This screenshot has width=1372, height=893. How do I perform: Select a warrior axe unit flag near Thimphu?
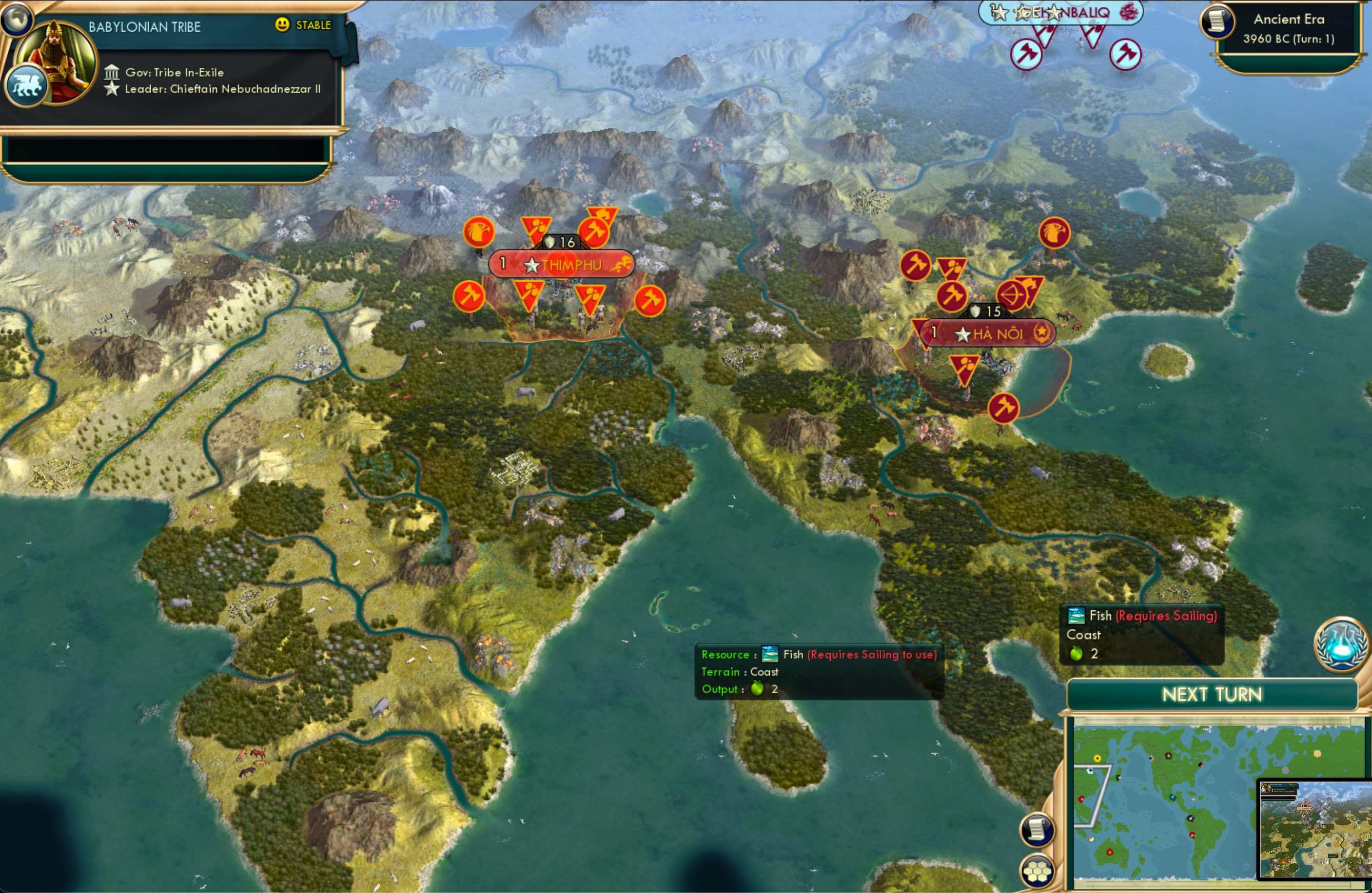pyautogui.click(x=469, y=297)
